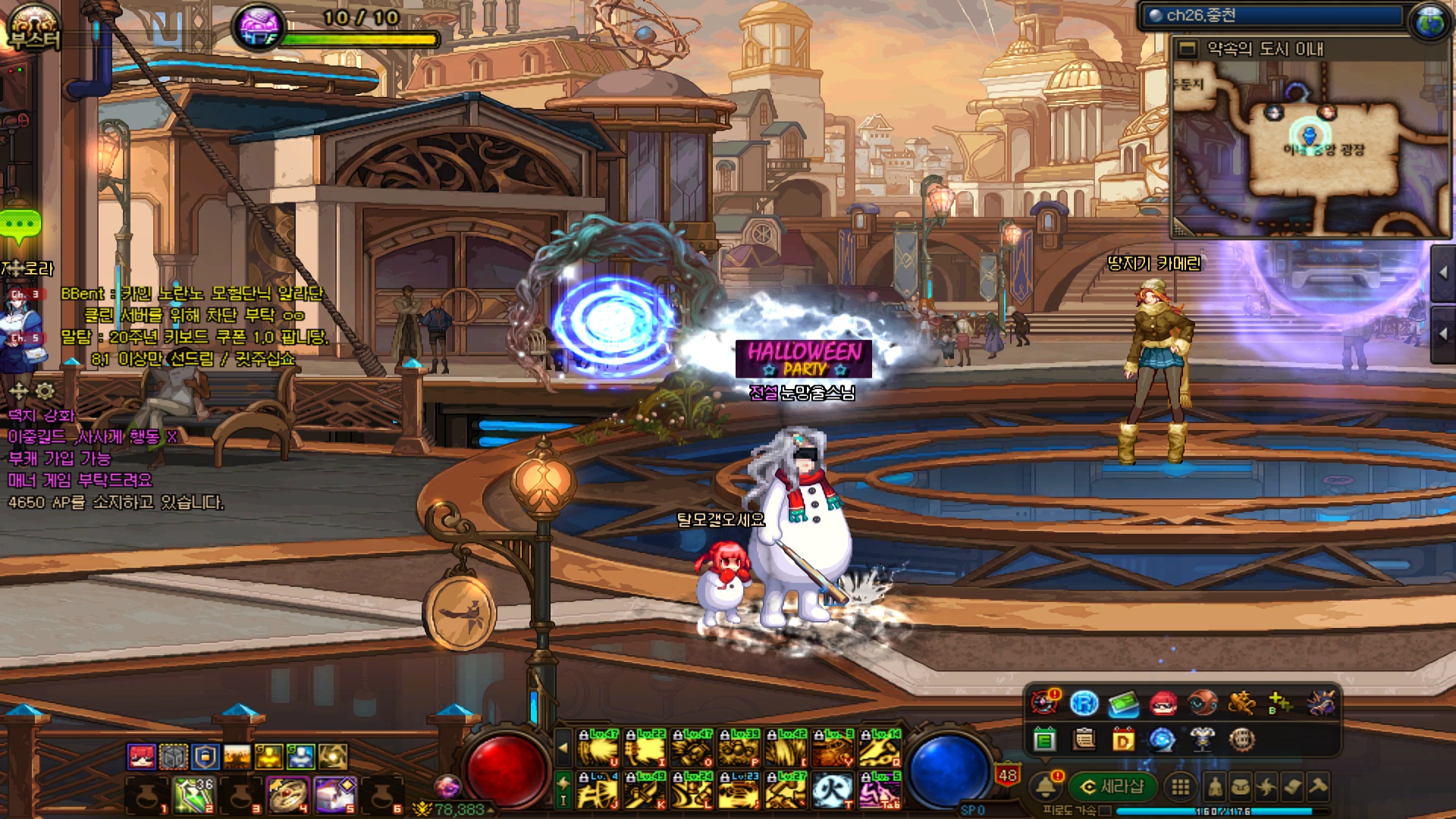The height and width of the screenshot is (819, 1456).
Task: Click the notification bell icon
Action: (x=1046, y=786)
